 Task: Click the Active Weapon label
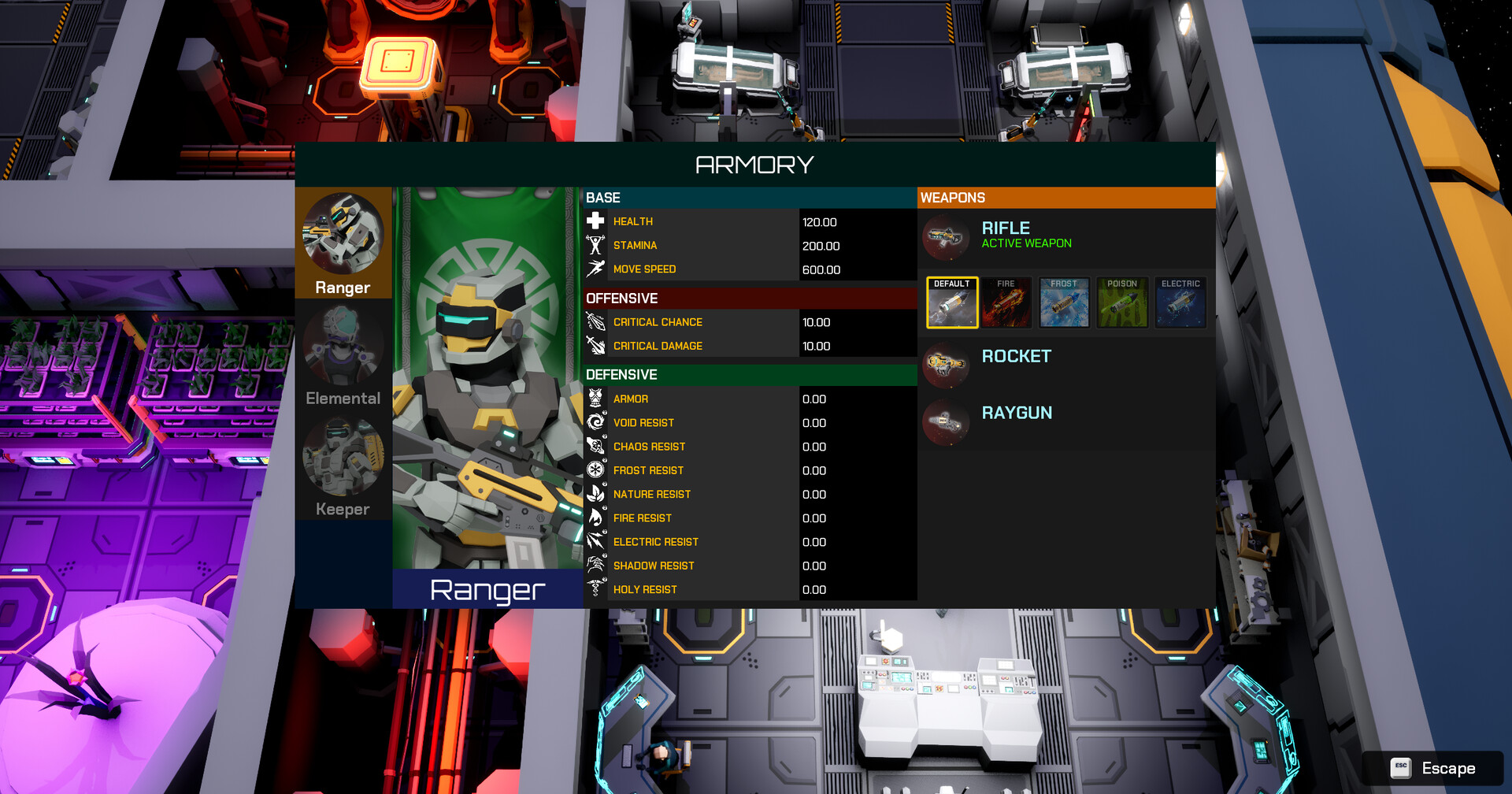(1026, 243)
